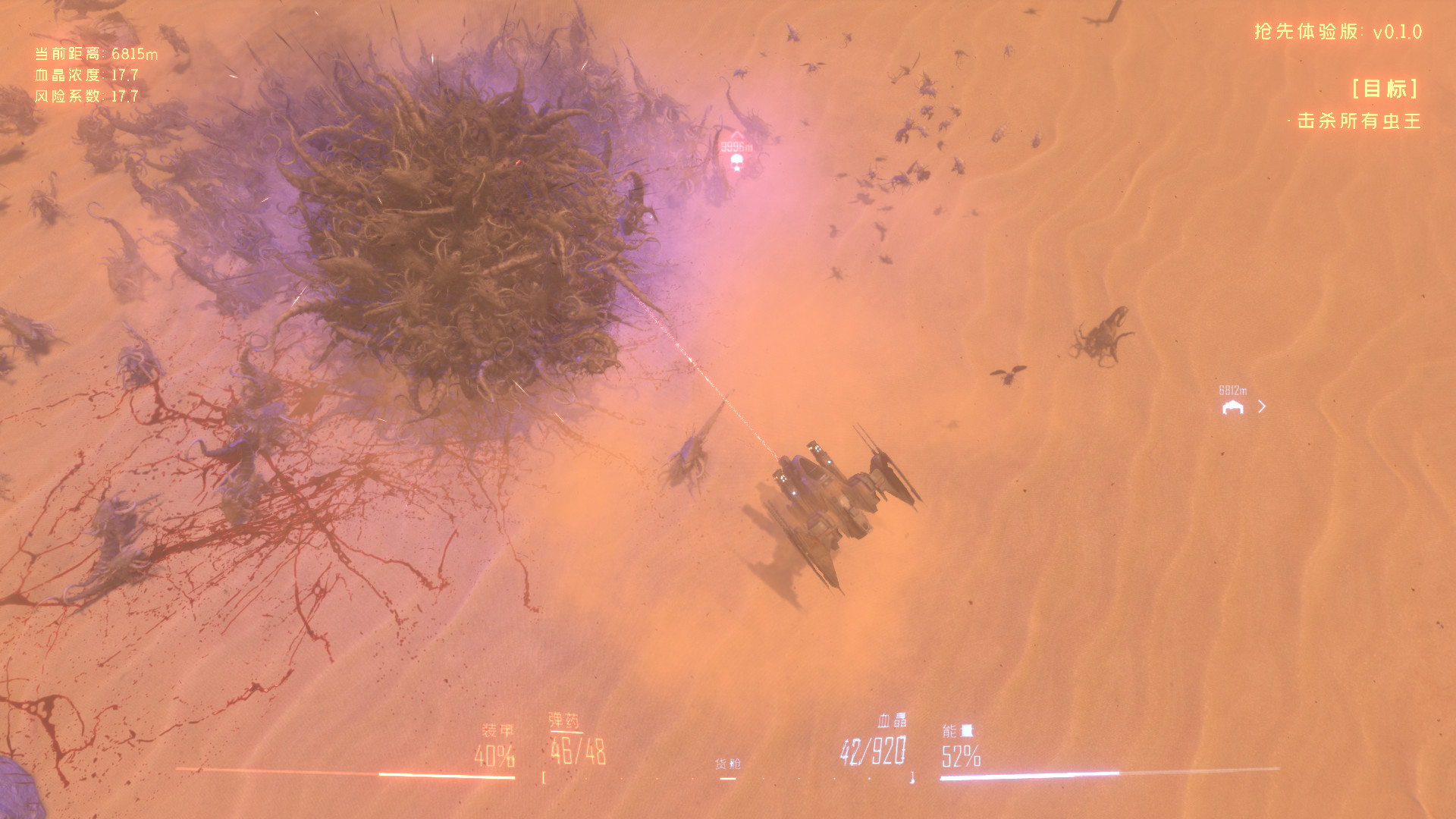Click the 风险系数 17.7 stat line
The image size is (1456, 819).
(x=86, y=96)
